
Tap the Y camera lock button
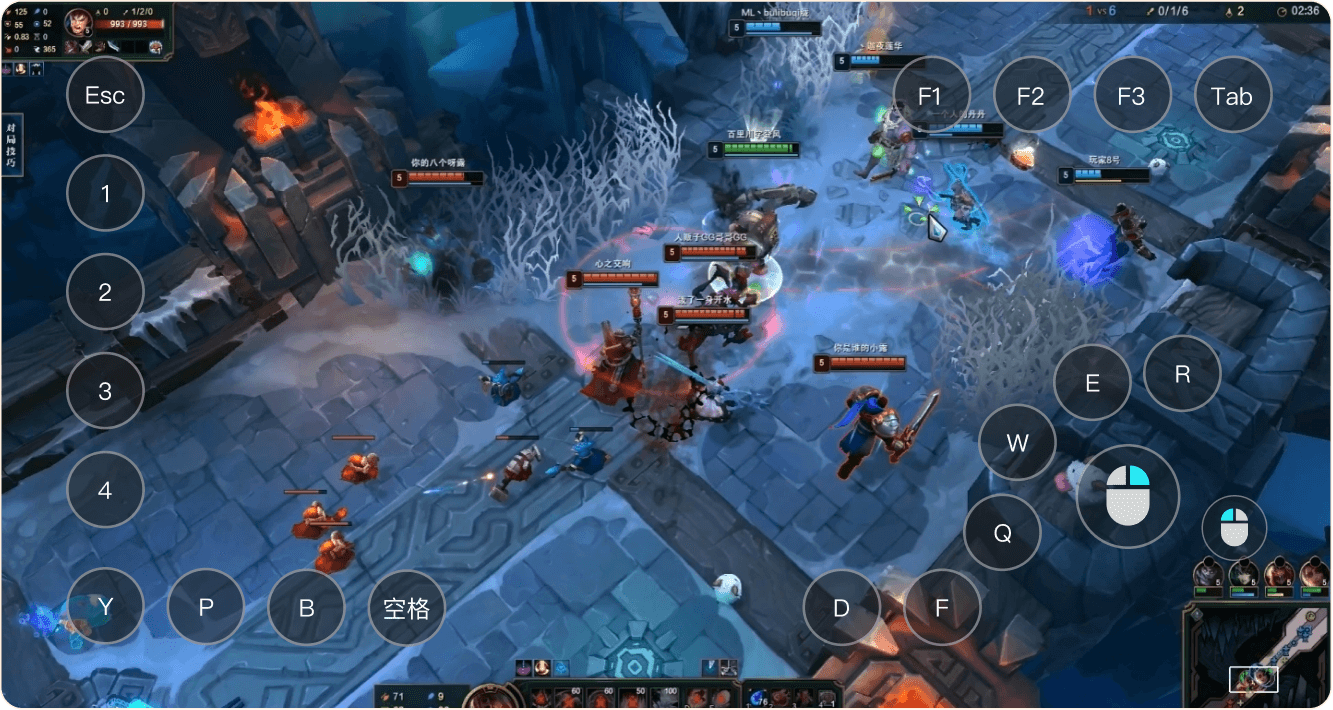[105, 606]
